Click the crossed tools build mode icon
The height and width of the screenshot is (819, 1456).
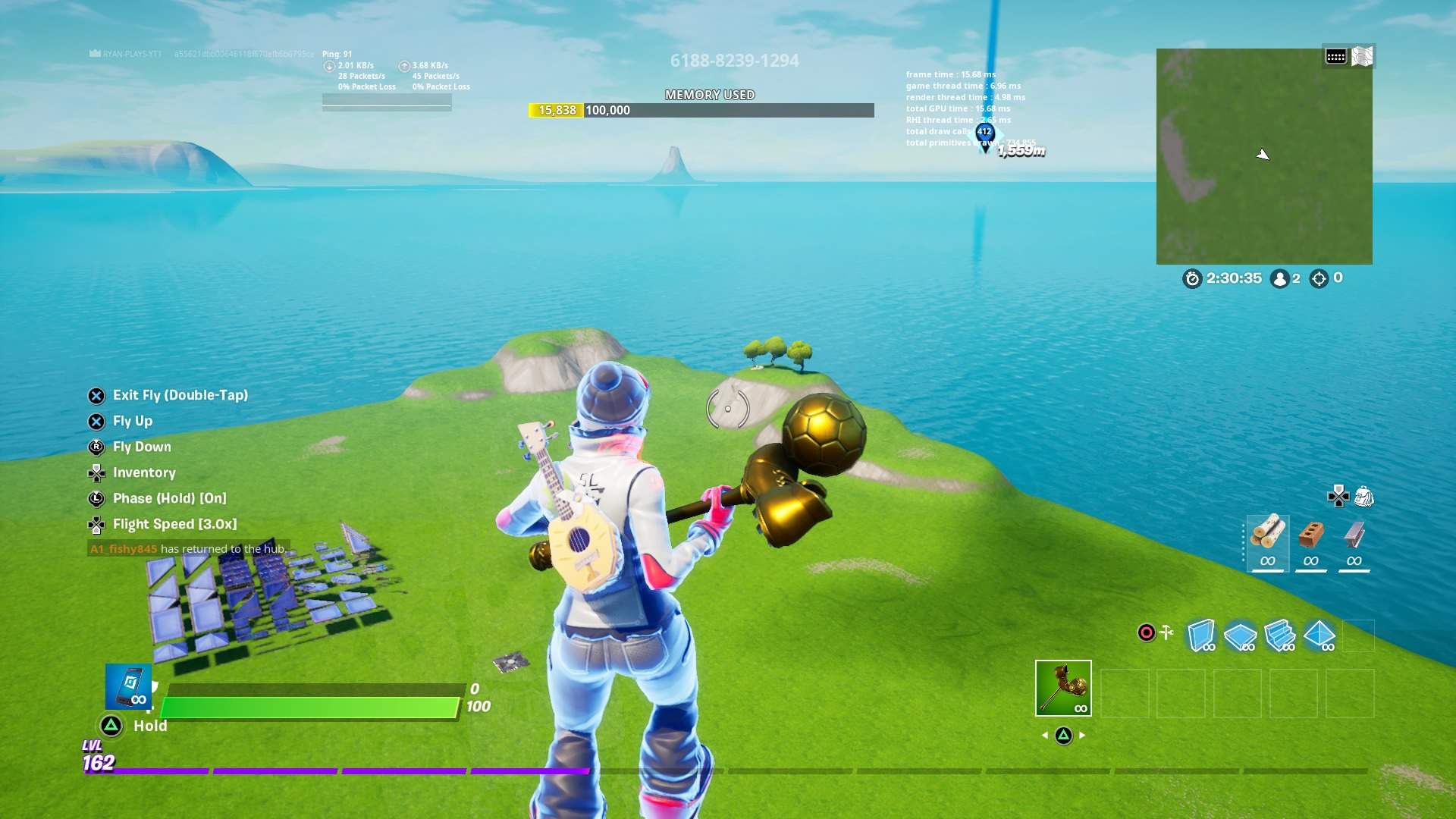[x=1167, y=632]
